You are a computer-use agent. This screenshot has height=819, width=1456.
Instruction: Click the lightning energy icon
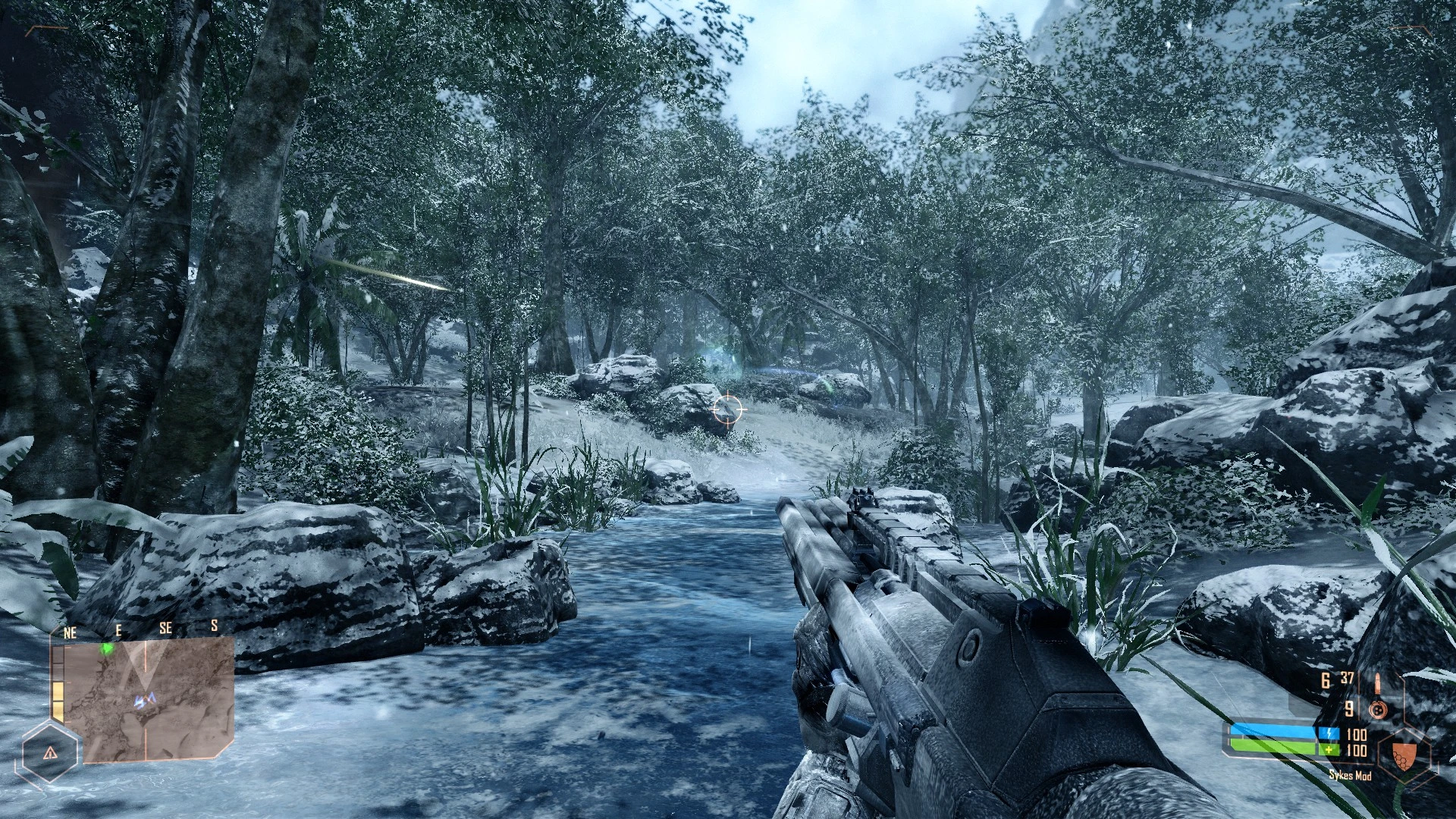pos(1329,733)
